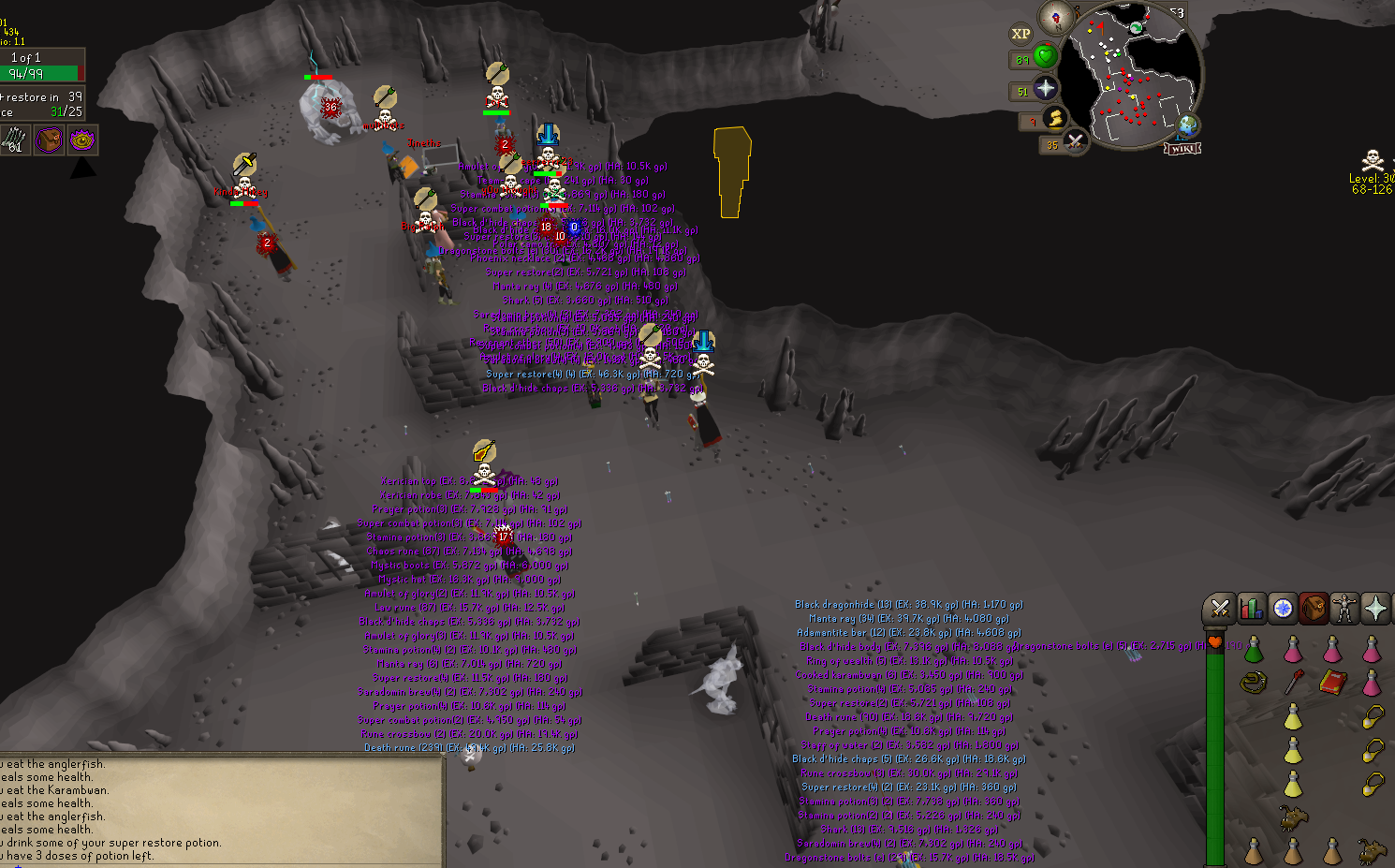Select a pink Saradomin brew in the inventory
Viewport: 1395px width, 868px height.
(x=1295, y=652)
